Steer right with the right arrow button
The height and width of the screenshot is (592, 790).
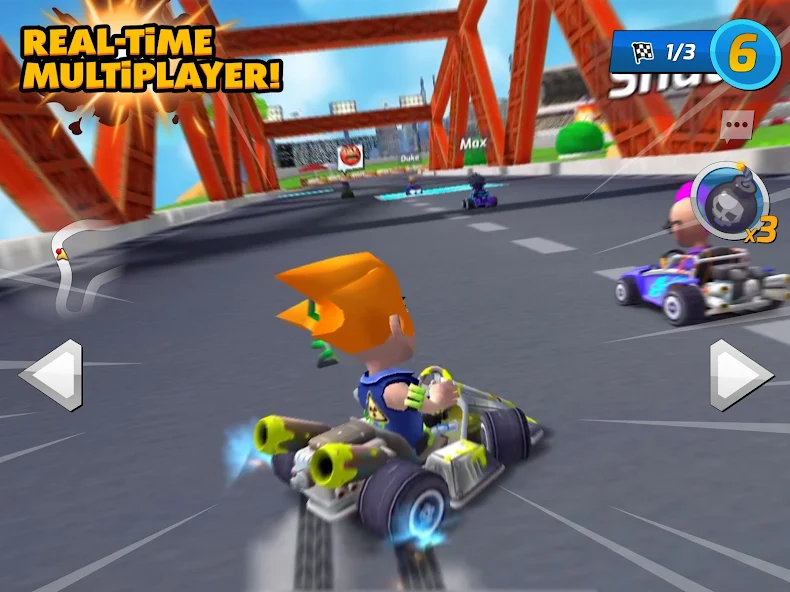739,375
